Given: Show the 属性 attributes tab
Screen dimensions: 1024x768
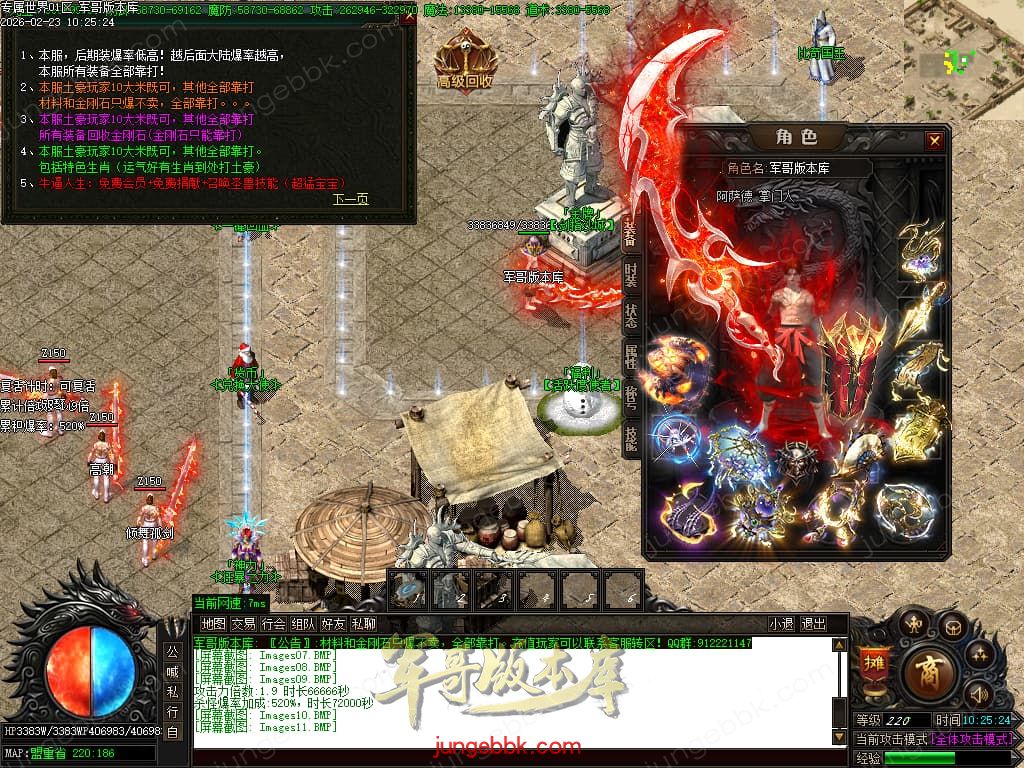Looking at the screenshot, I should (x=631, y=358).
